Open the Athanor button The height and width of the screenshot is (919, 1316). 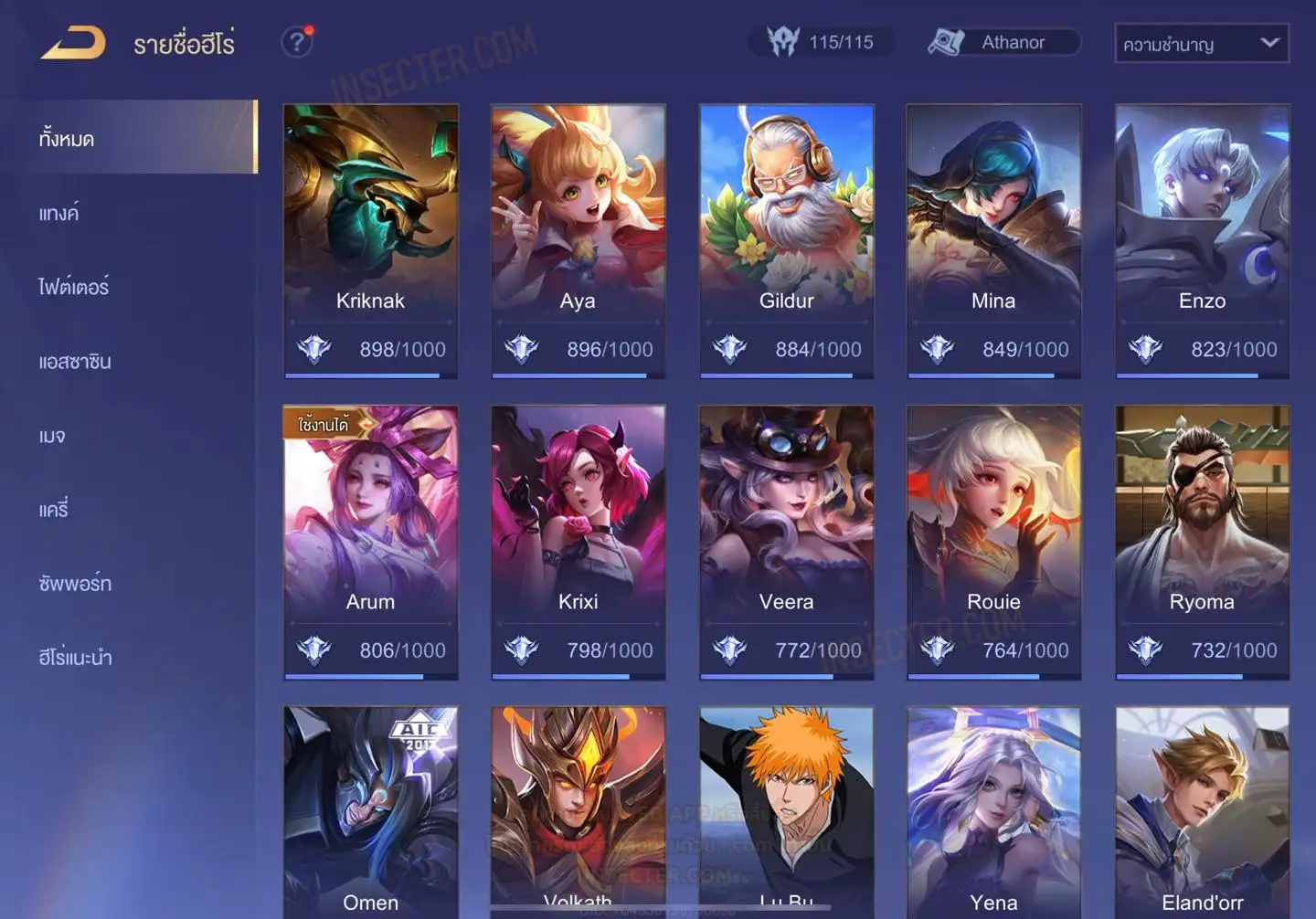click(1003, 42)
